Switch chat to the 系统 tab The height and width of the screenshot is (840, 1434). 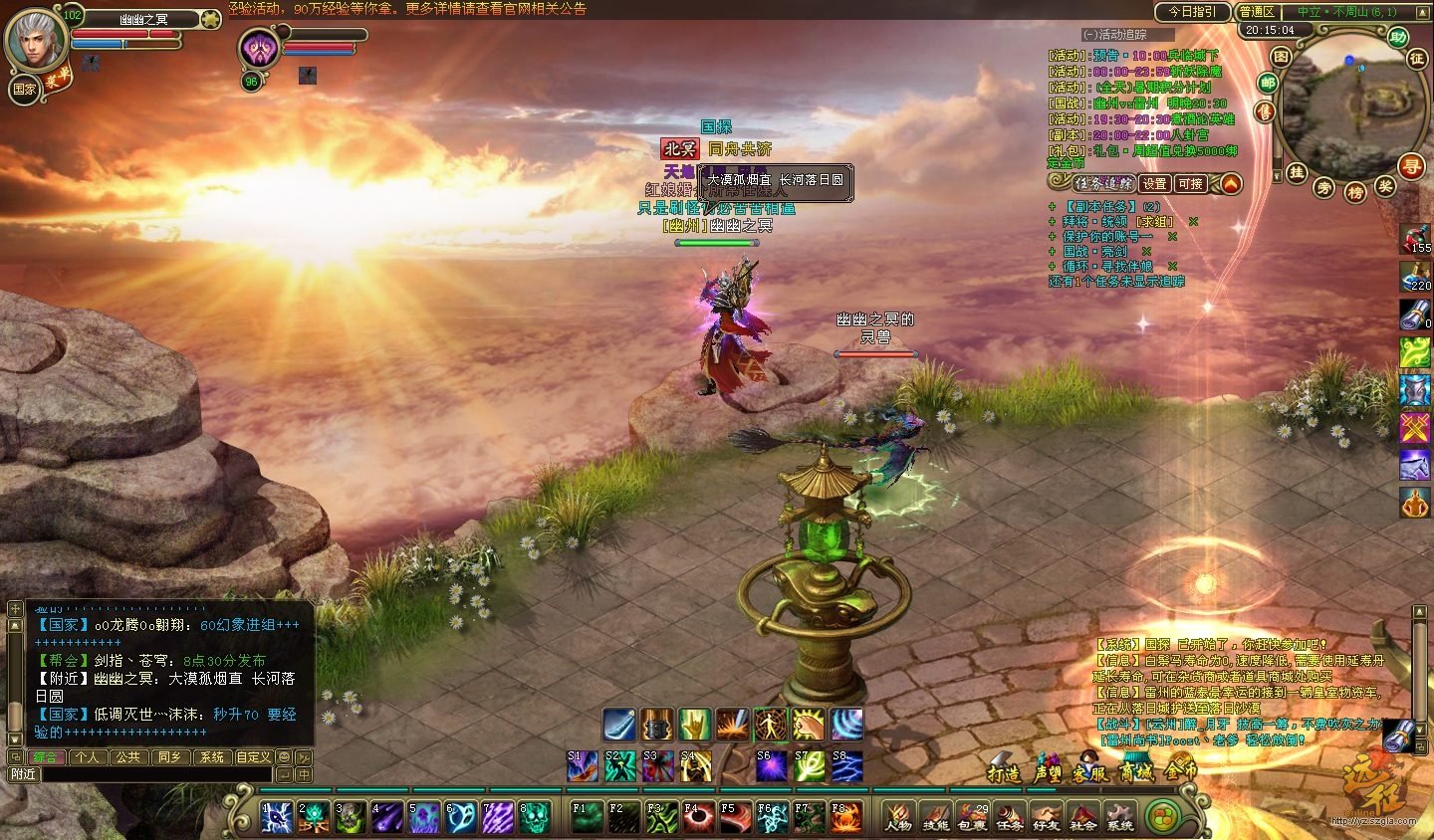(211, 757)
